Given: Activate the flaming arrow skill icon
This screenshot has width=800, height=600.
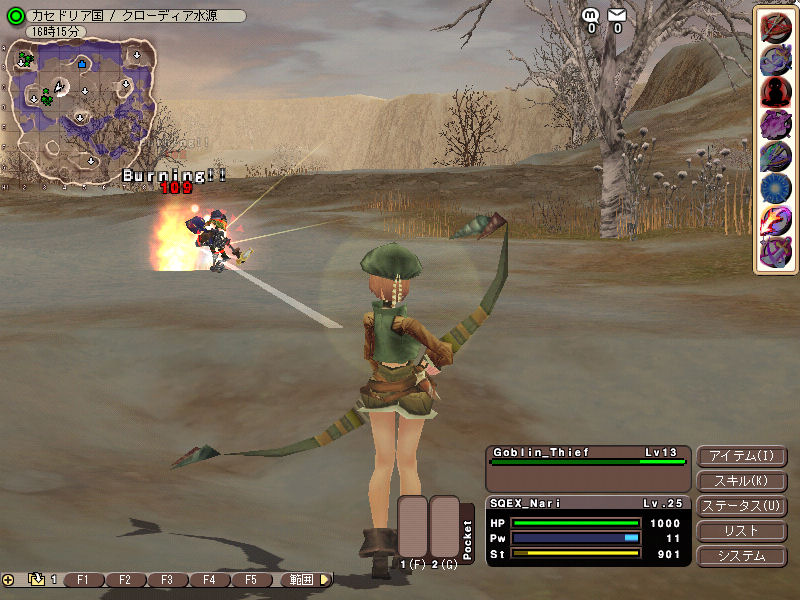Looking at the screenshot, I should click(776, 220).
